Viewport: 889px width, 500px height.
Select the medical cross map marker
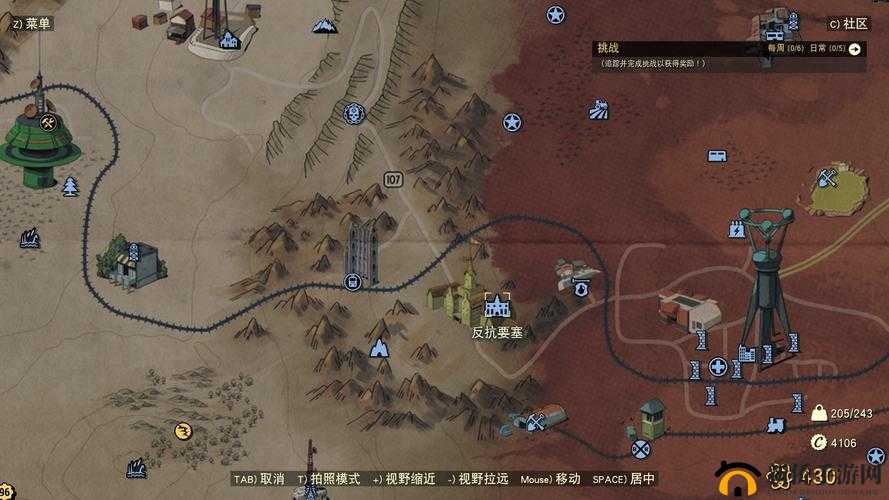(x=717, y=367)
